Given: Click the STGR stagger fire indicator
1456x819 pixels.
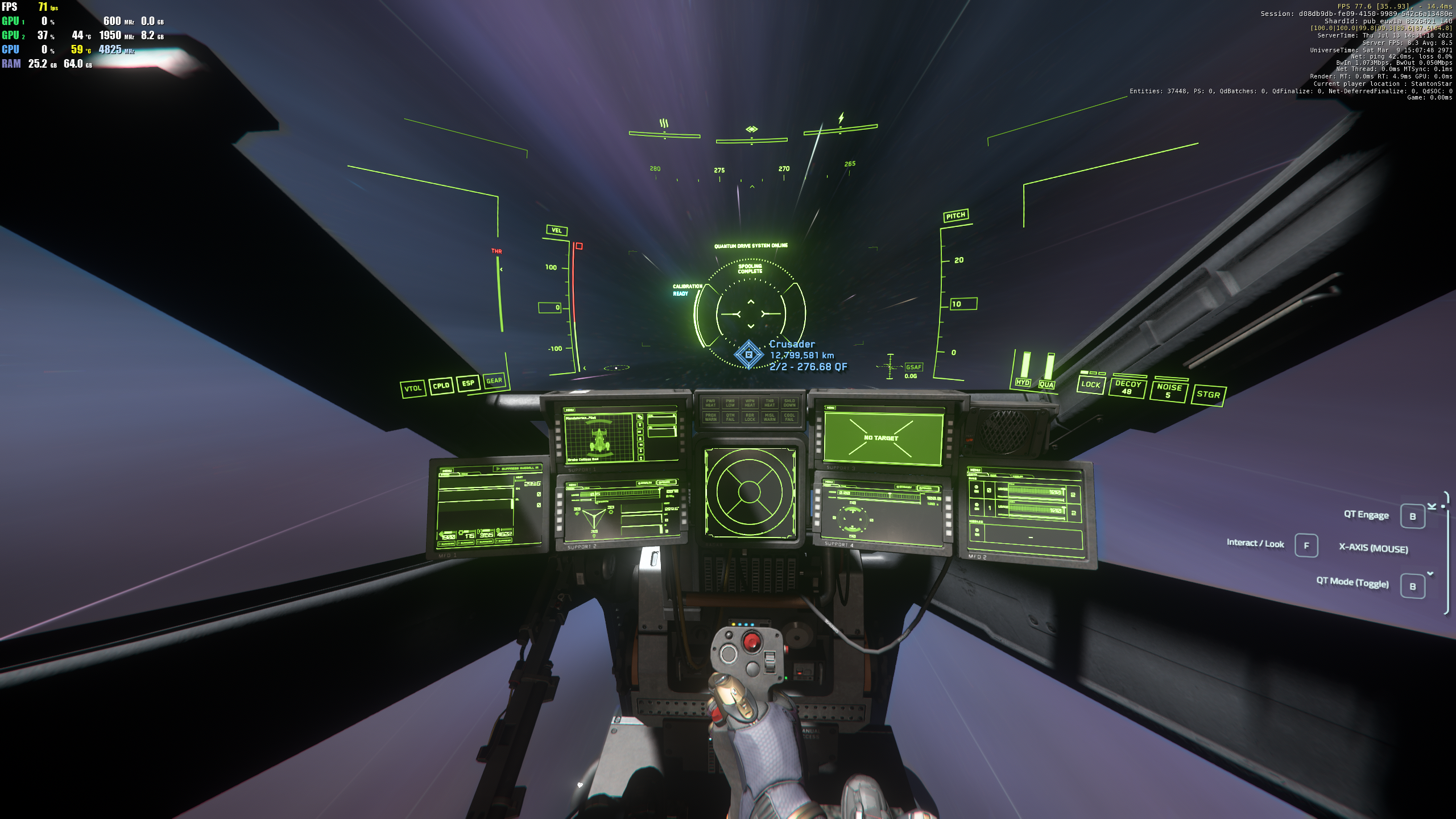Looking at the screenshot, I should point(1208,394).
